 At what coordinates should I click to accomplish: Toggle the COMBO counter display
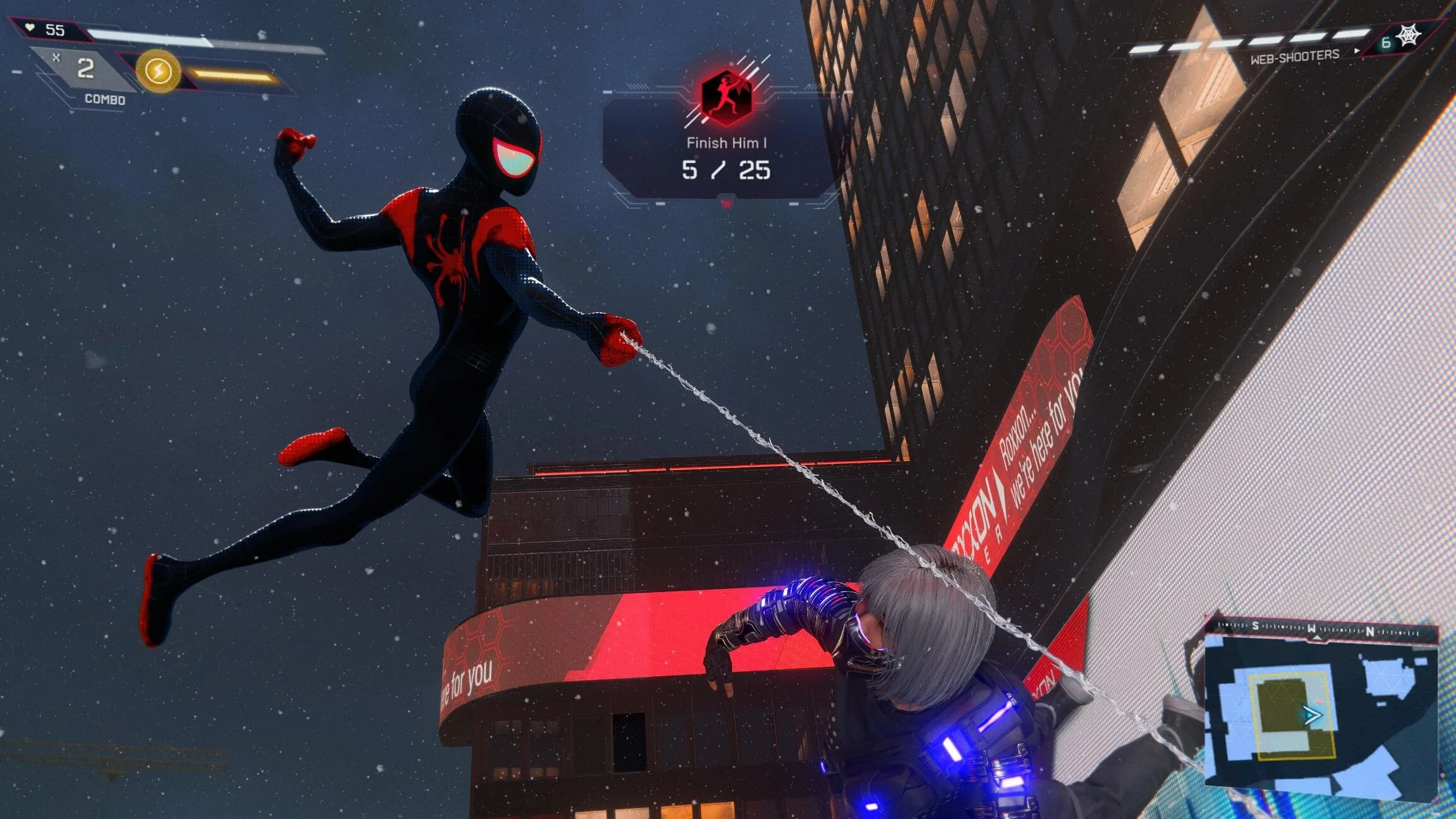104,100
